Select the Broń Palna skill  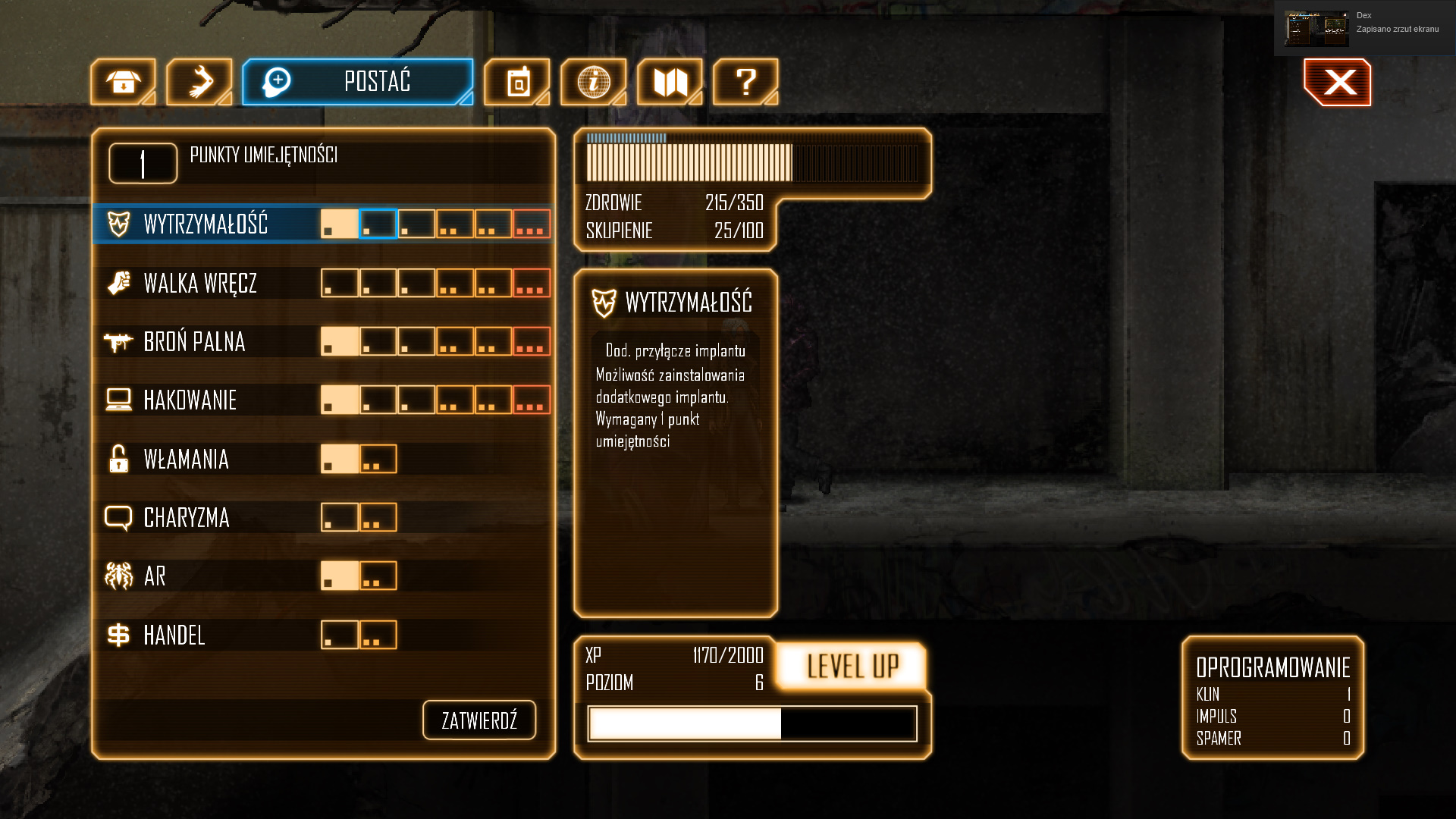(194, 342)
